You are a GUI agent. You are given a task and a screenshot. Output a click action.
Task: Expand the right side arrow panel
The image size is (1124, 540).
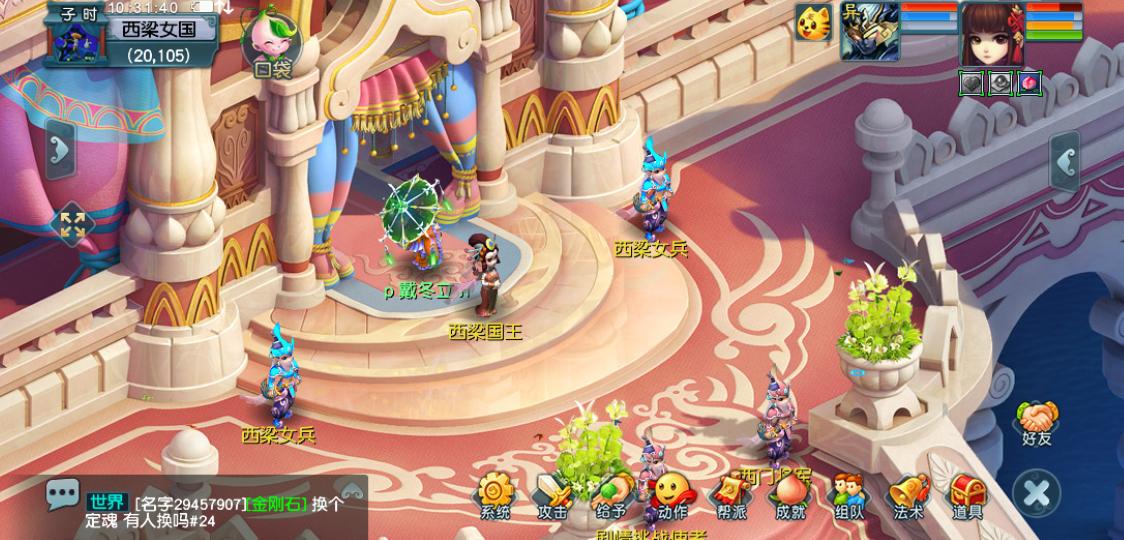coord(1063,160)
